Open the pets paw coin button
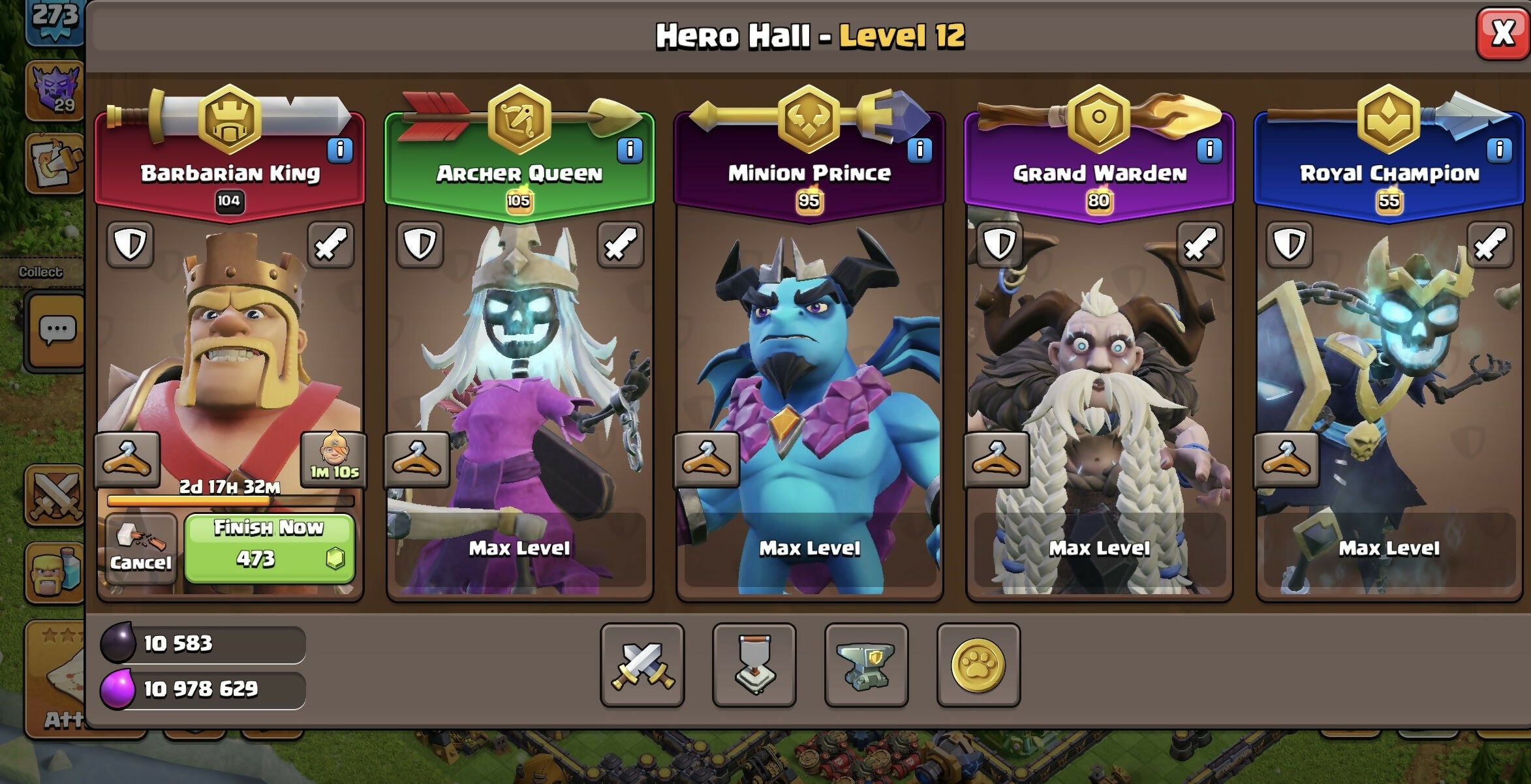The width and height of the screenshot is (1531, 784). point(978,665)
